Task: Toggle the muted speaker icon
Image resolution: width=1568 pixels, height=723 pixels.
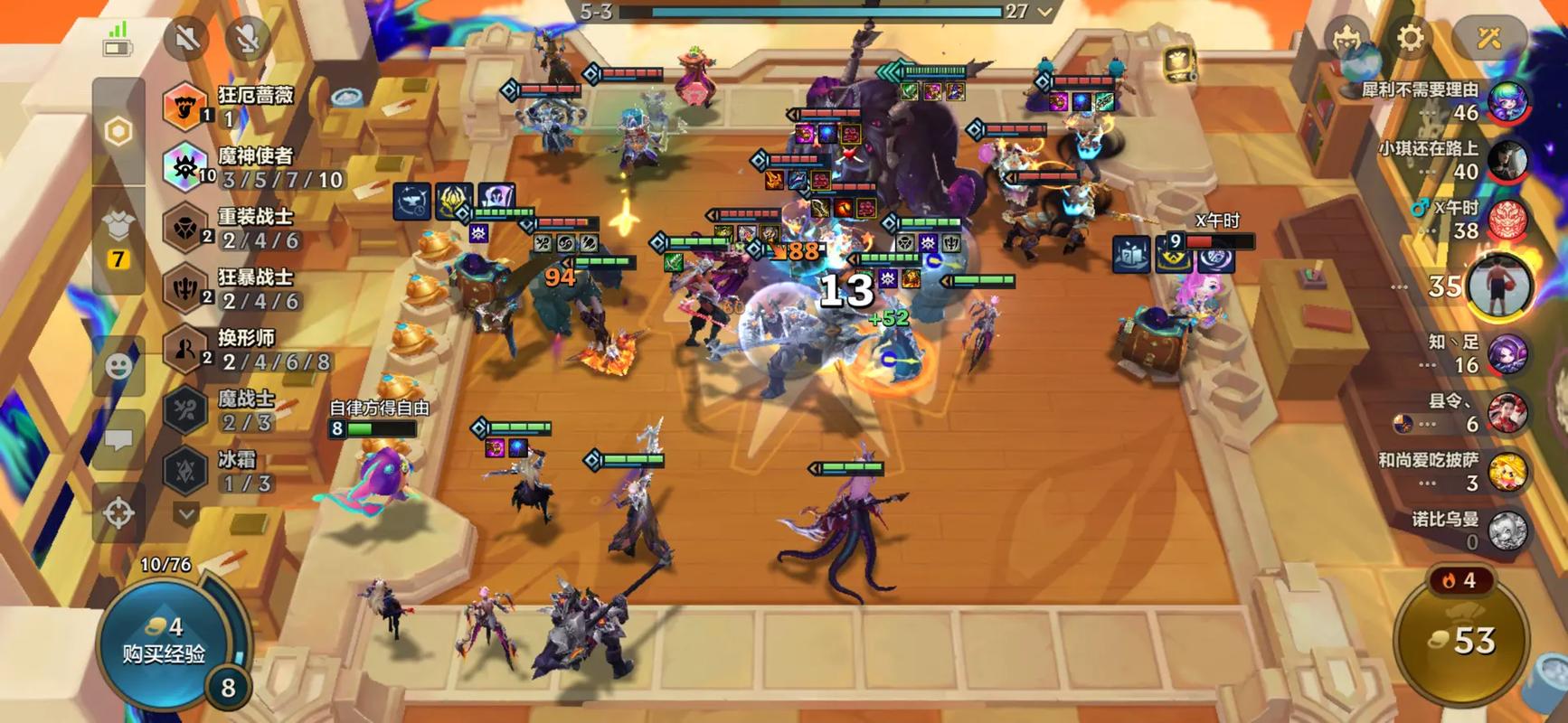Action: pyautogui.click(x=187, y=38)
